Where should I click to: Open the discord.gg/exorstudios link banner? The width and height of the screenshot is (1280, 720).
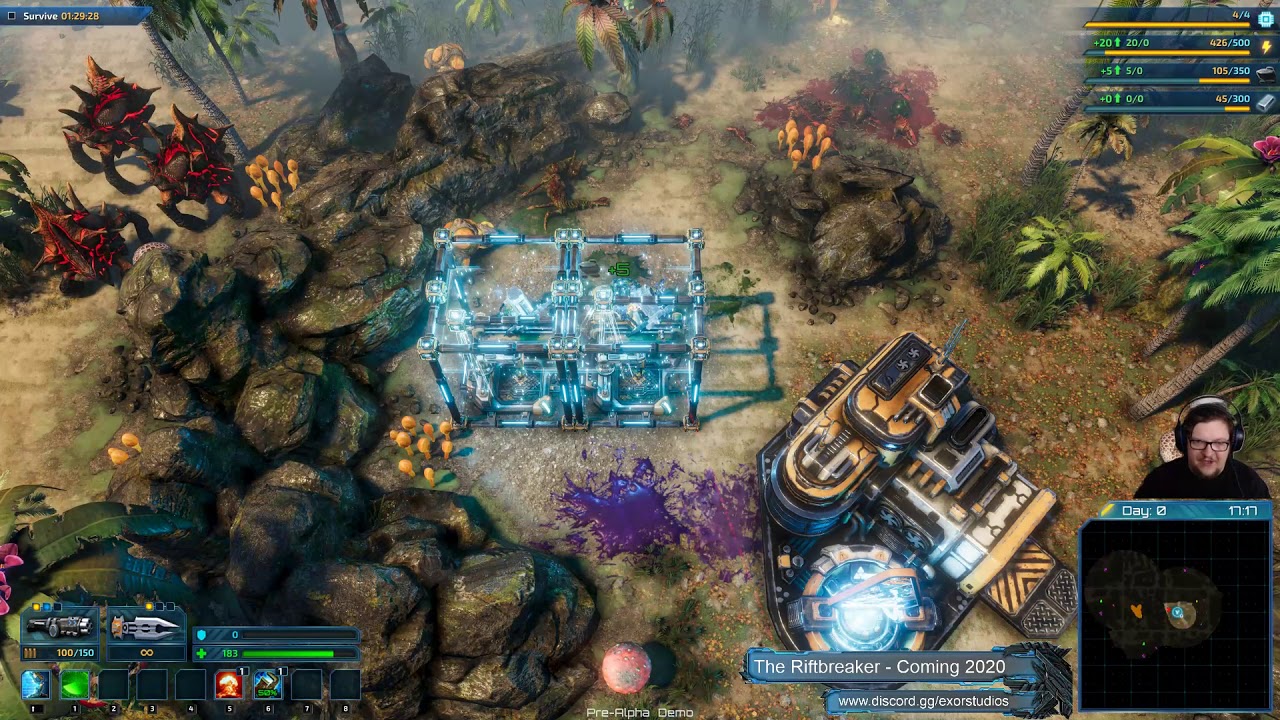[922, 701]
